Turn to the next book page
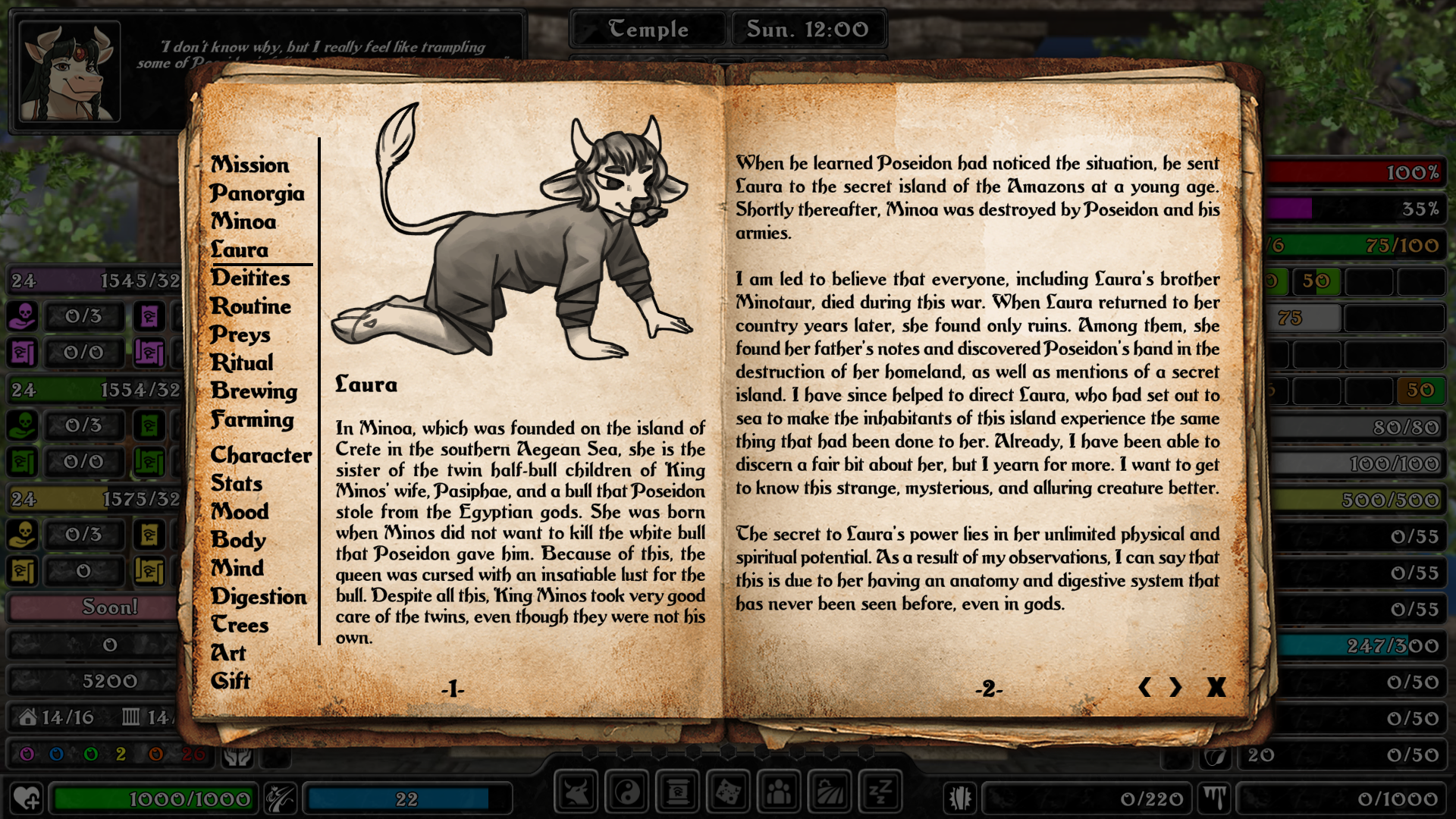This screenshot has height=819, width=1456. click(1175, 687)
